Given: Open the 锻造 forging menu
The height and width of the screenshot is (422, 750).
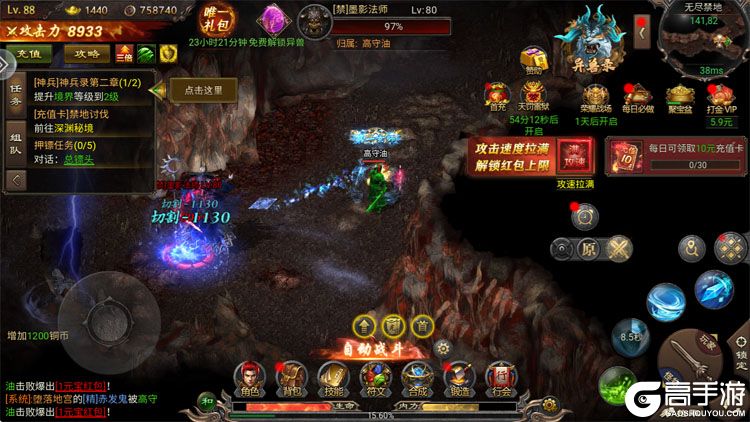Looking at the screenshot, I should click(458, 377).
